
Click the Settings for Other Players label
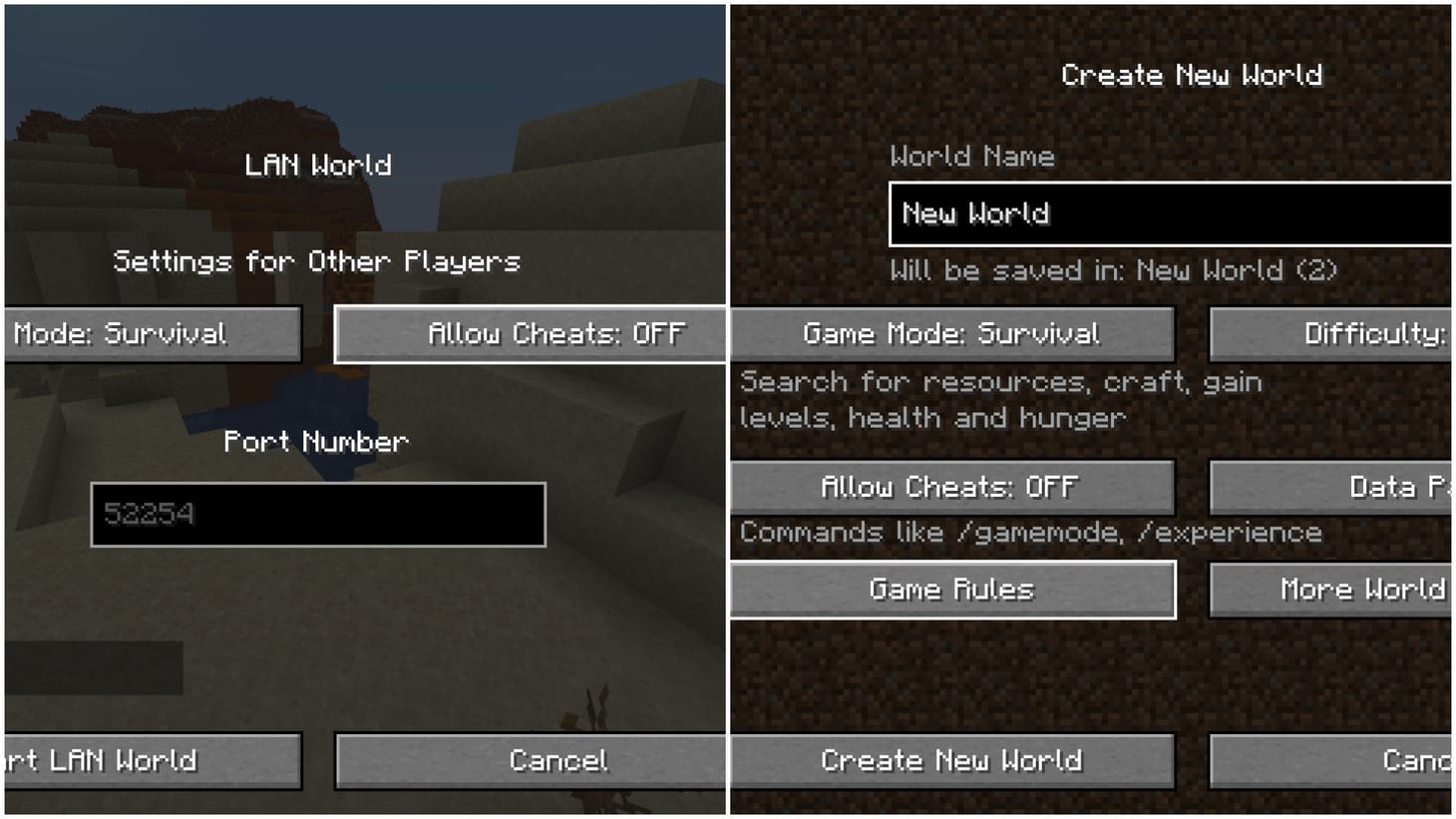[x=317, y=260]
